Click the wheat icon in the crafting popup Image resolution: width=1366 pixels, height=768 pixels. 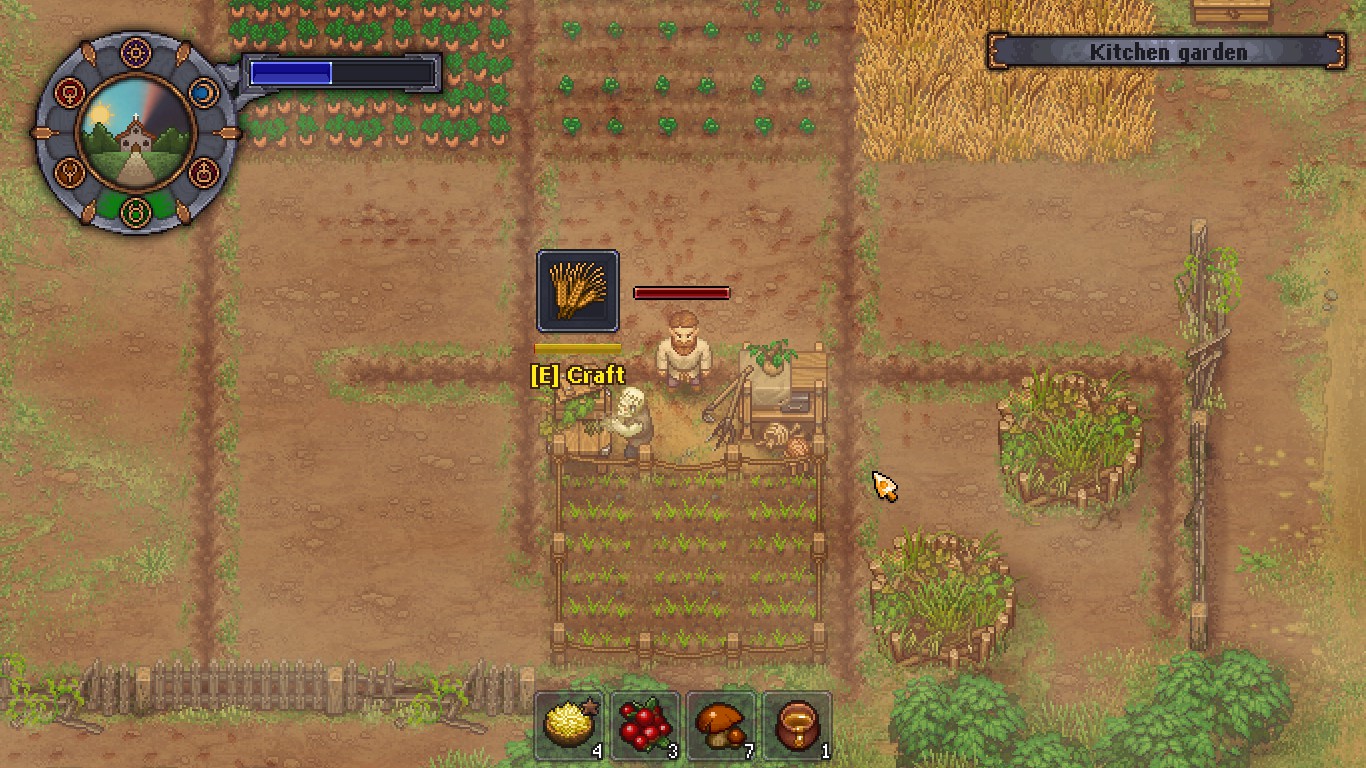click(x=577, y=292)
